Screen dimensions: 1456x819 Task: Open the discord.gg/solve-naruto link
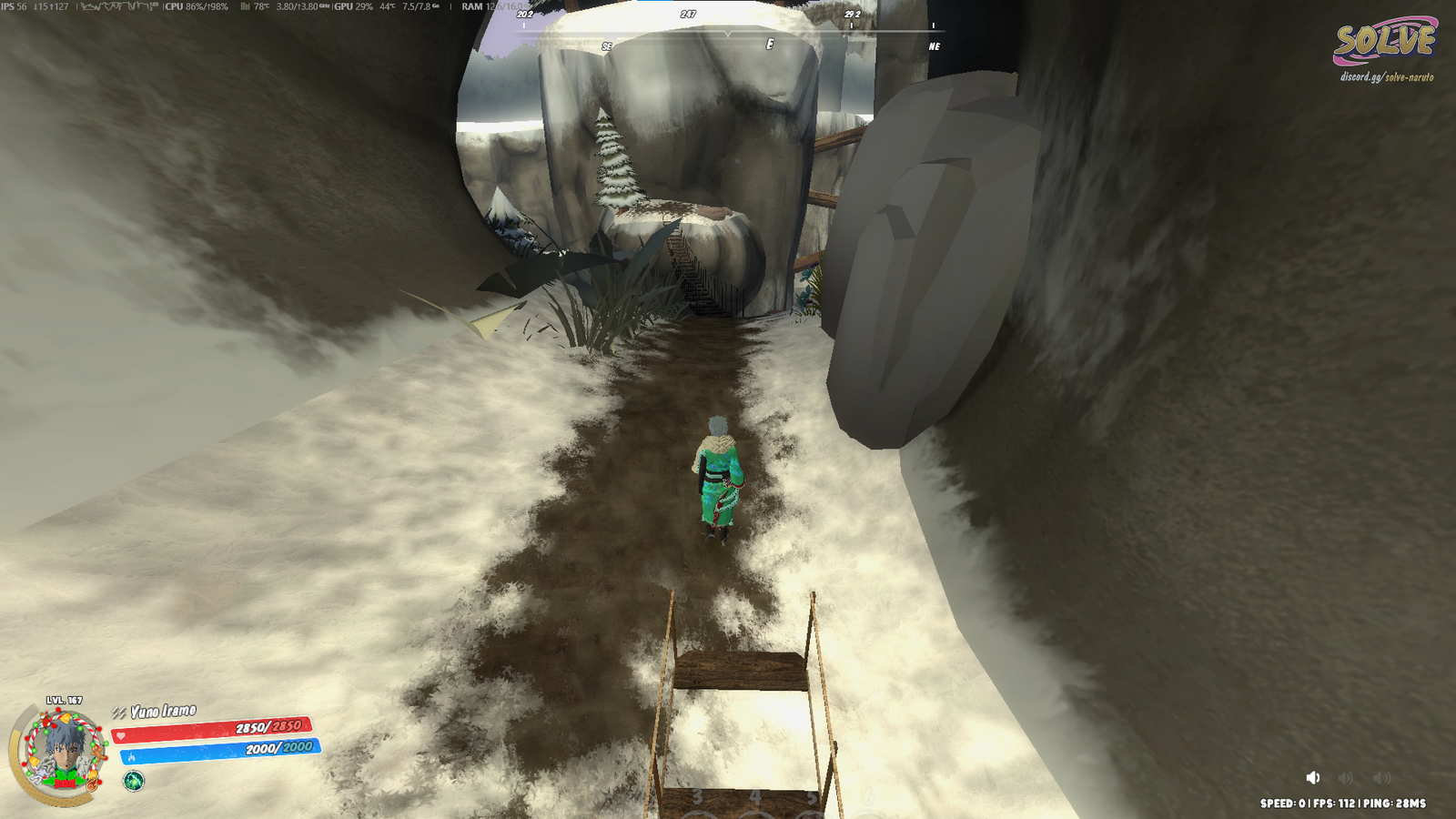point(1386,77)
